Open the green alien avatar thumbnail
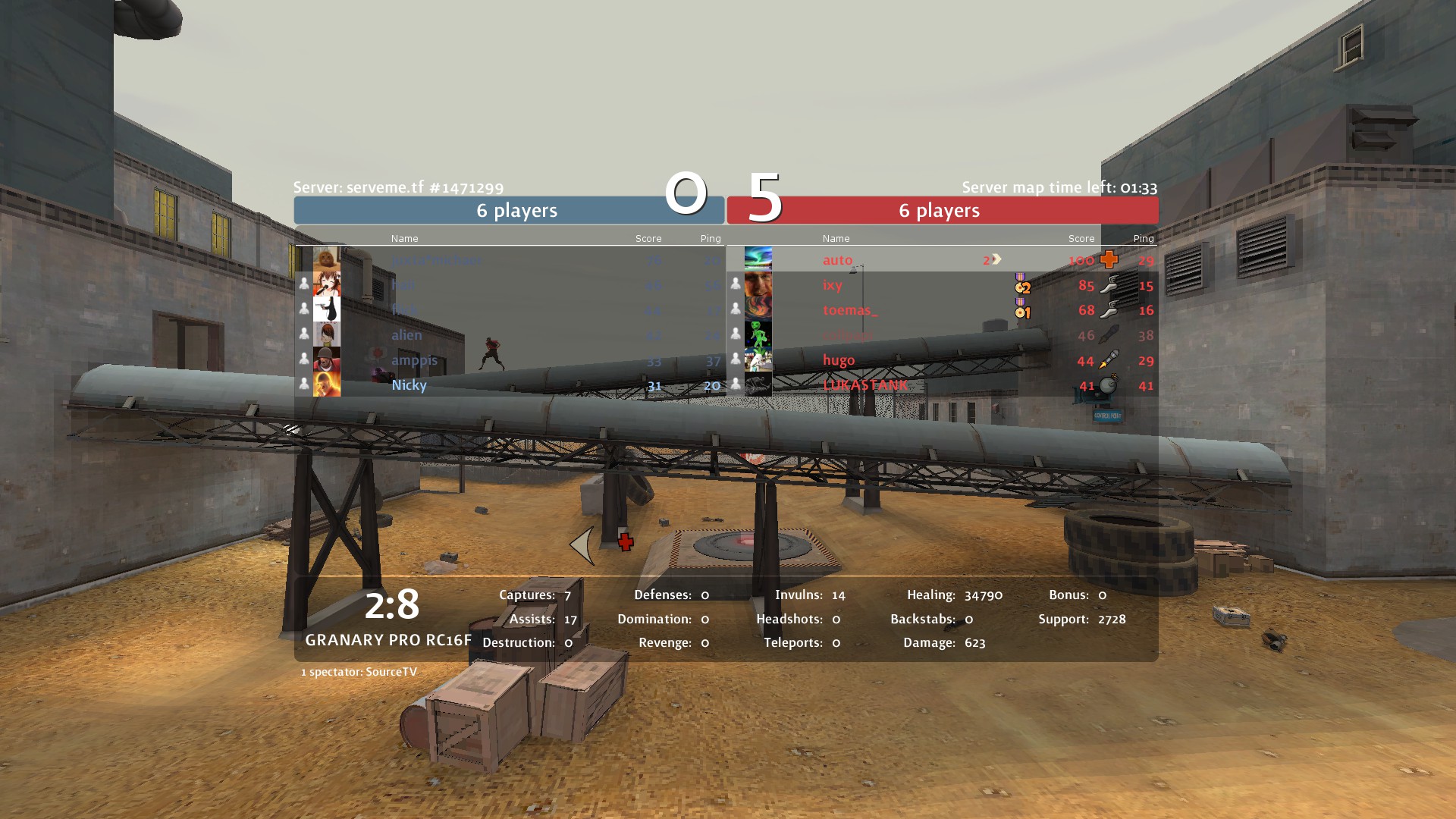This screenshot has height=819, width=1456. [x=758, y=334]
